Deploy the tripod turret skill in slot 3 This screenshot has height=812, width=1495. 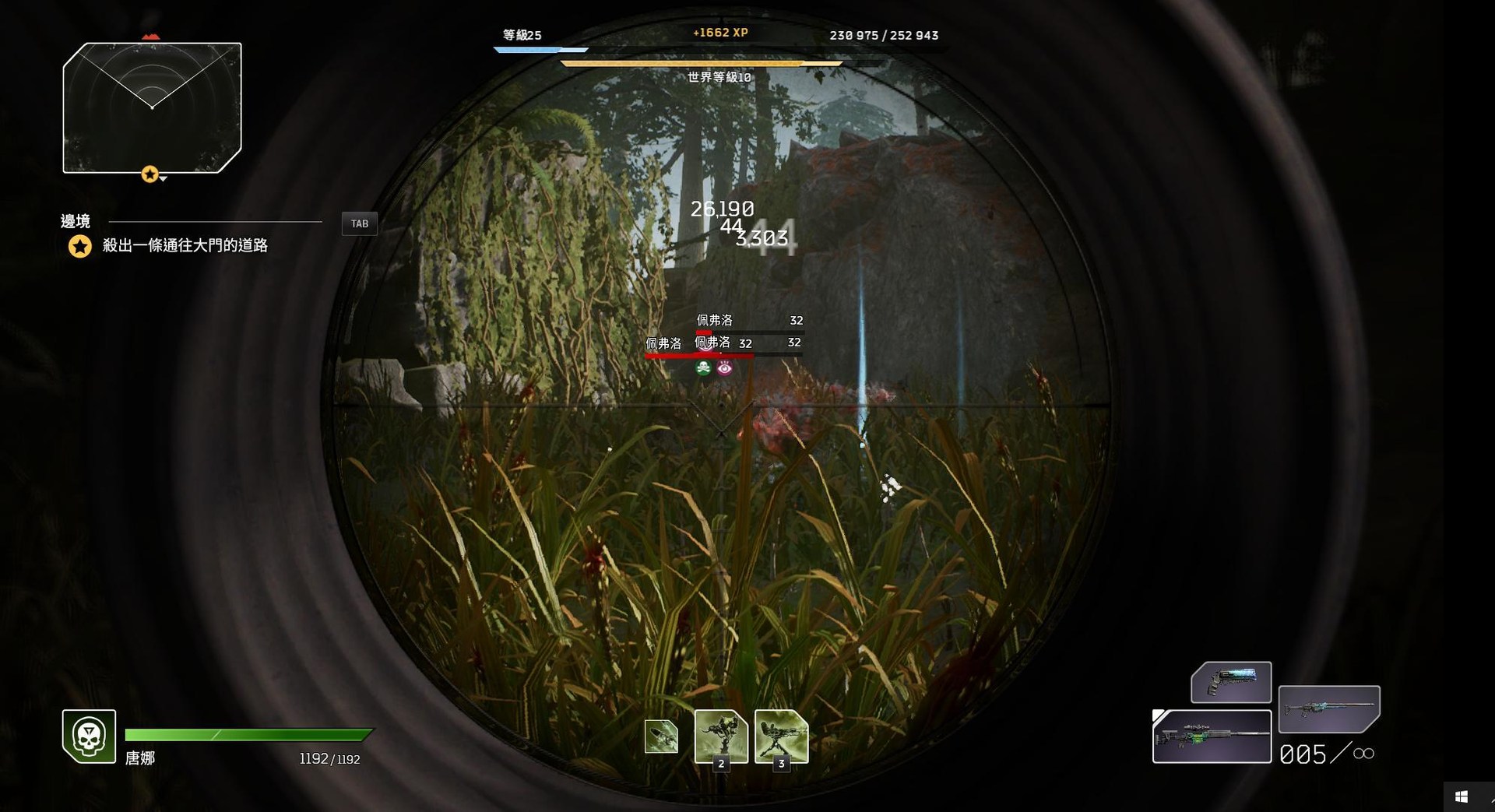[781, 736]
